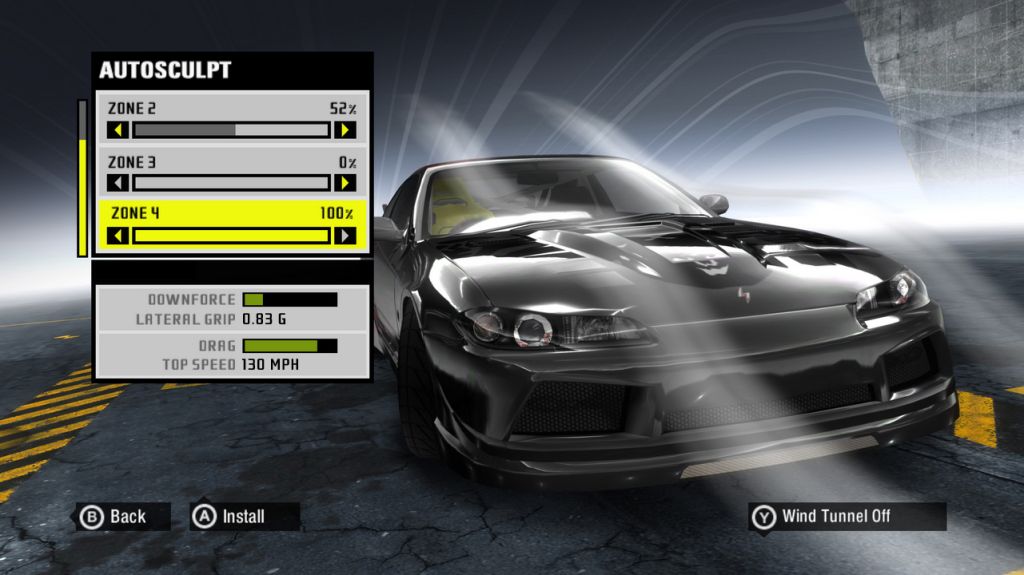Raise Zone 3 using its right arrow
This screenshot has width=1024, height=575.
pos(344,183)
